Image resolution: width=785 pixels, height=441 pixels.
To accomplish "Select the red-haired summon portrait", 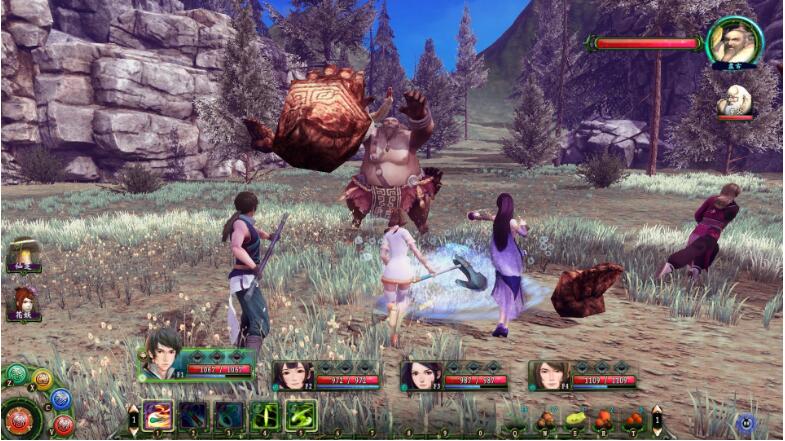I will coord(24,301).
